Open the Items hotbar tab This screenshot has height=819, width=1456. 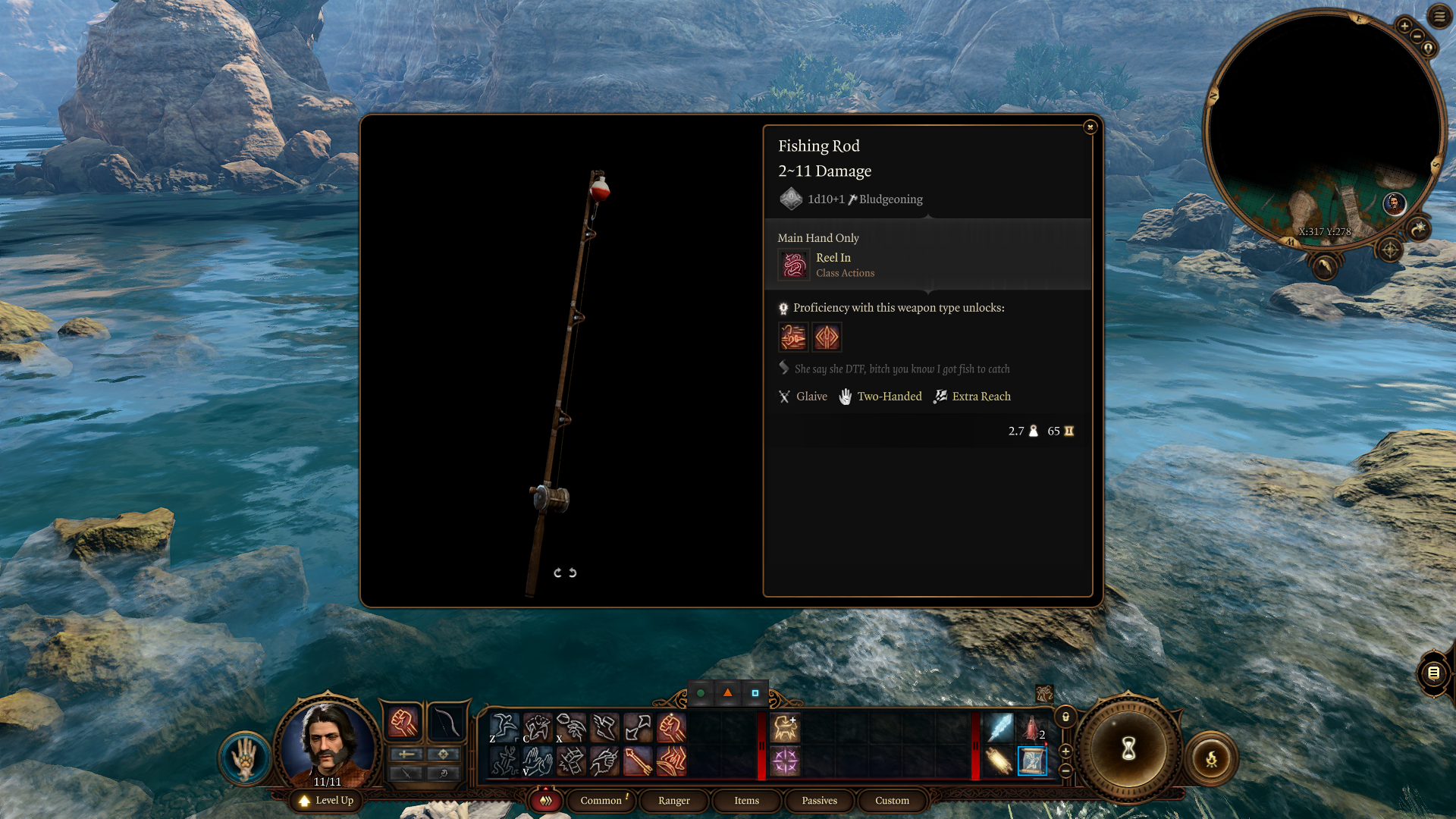click(746, 800)
